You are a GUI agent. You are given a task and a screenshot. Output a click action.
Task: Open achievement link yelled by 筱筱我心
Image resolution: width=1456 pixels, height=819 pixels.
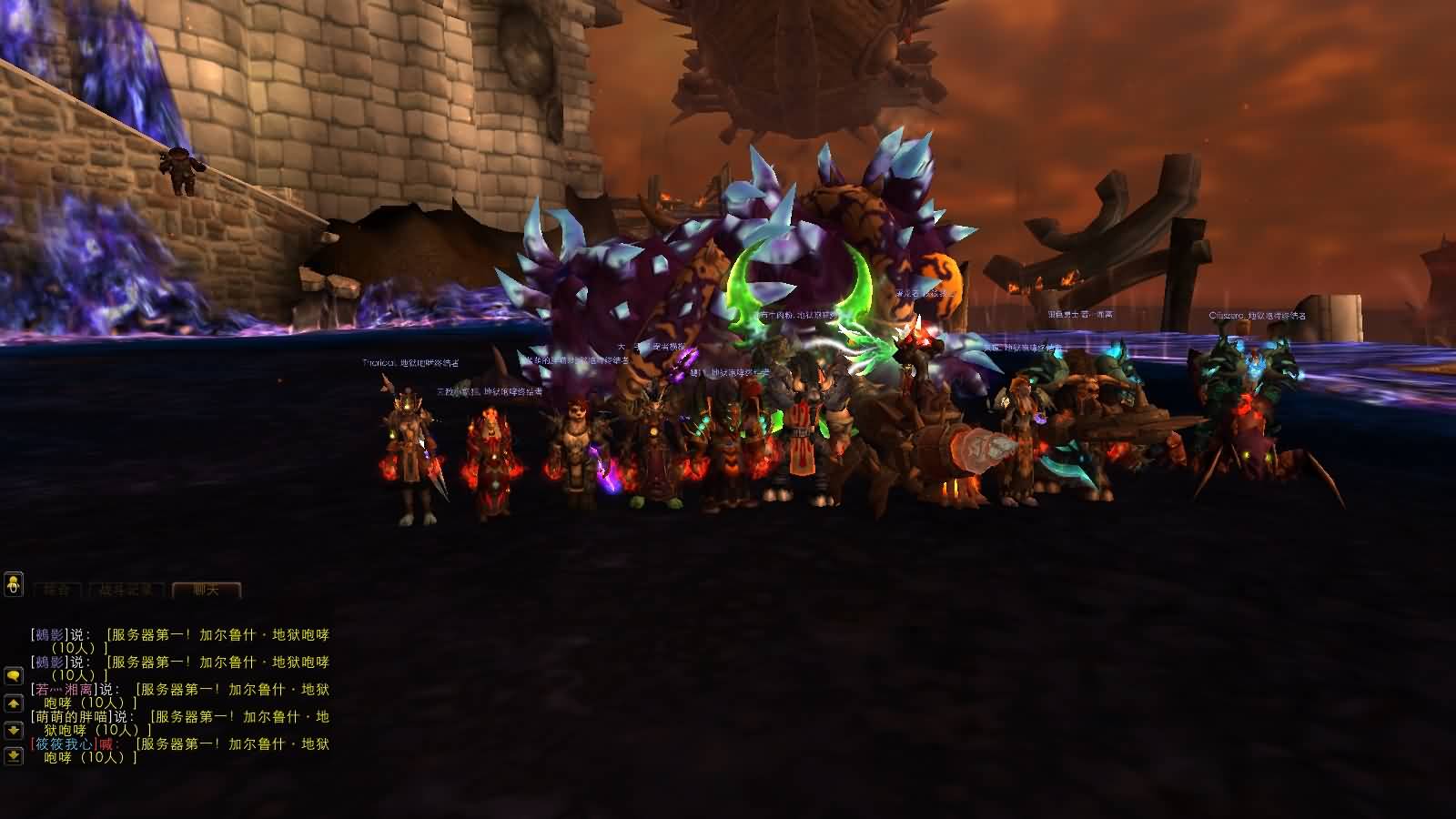pos(231,744)
